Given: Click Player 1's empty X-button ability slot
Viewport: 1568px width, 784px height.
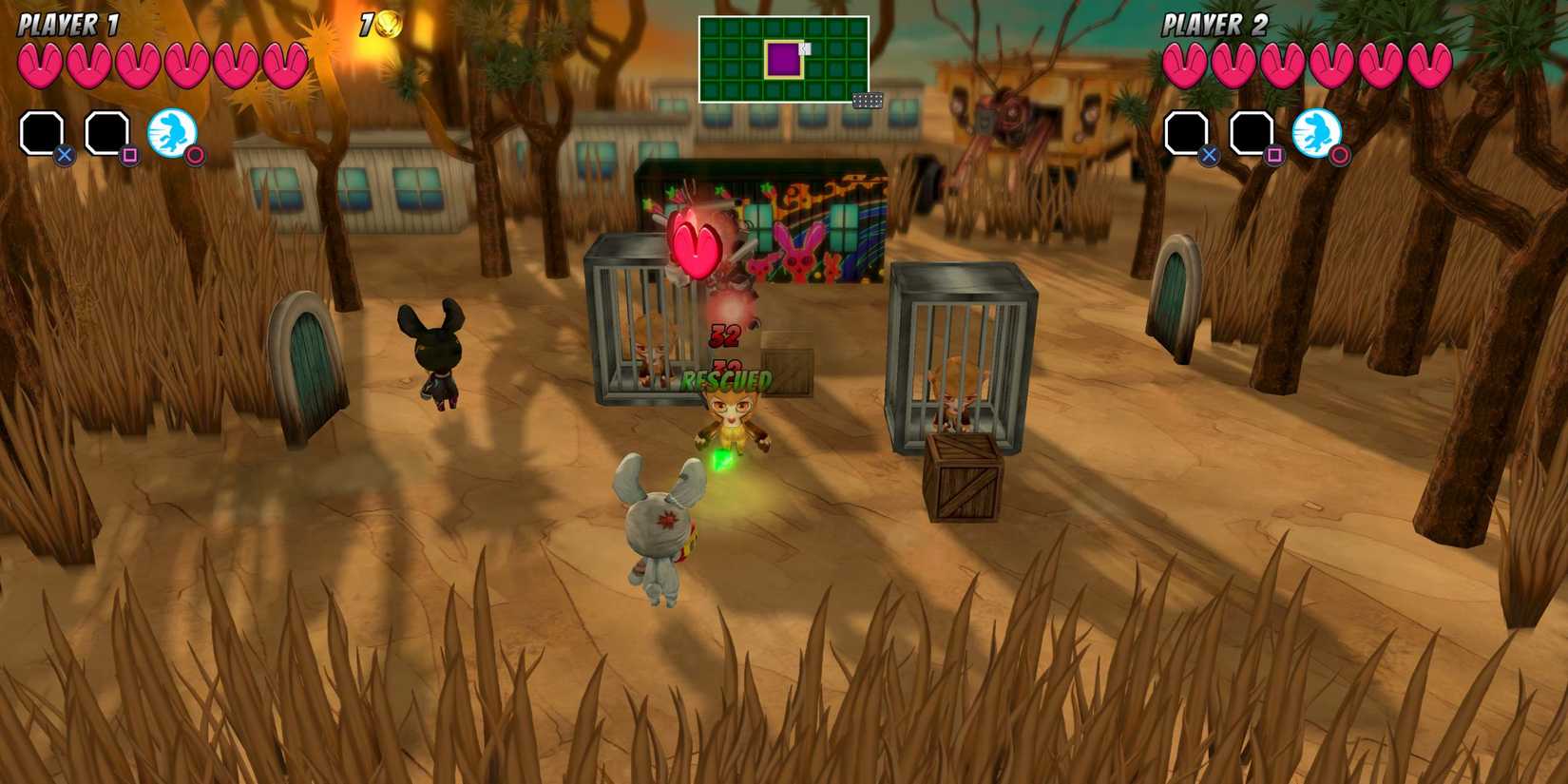Looking at the screenshot, I should pos(42,131).
